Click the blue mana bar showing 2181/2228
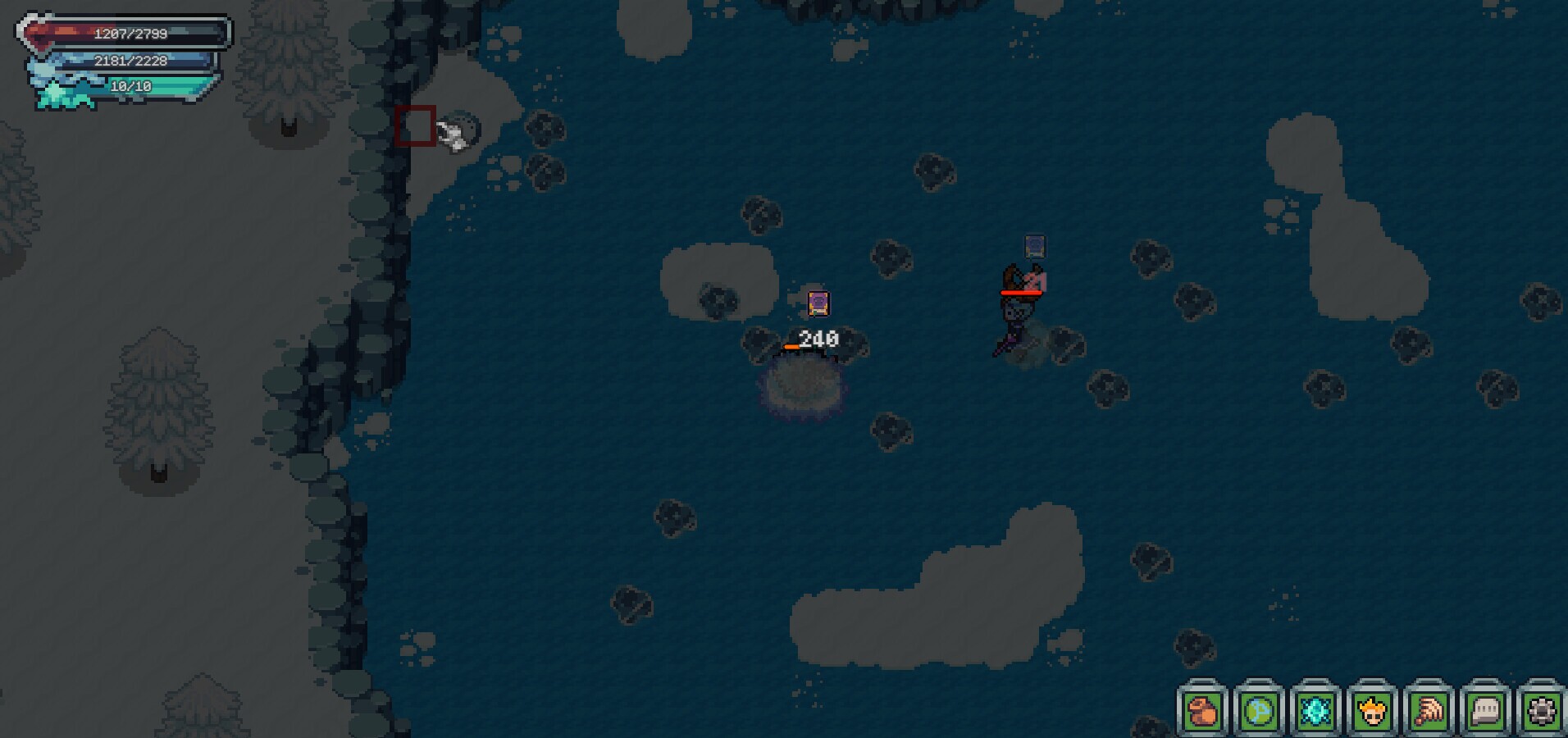Image resolution: width=1568 pixels, height=738 pixels. [x=130, y=60]
